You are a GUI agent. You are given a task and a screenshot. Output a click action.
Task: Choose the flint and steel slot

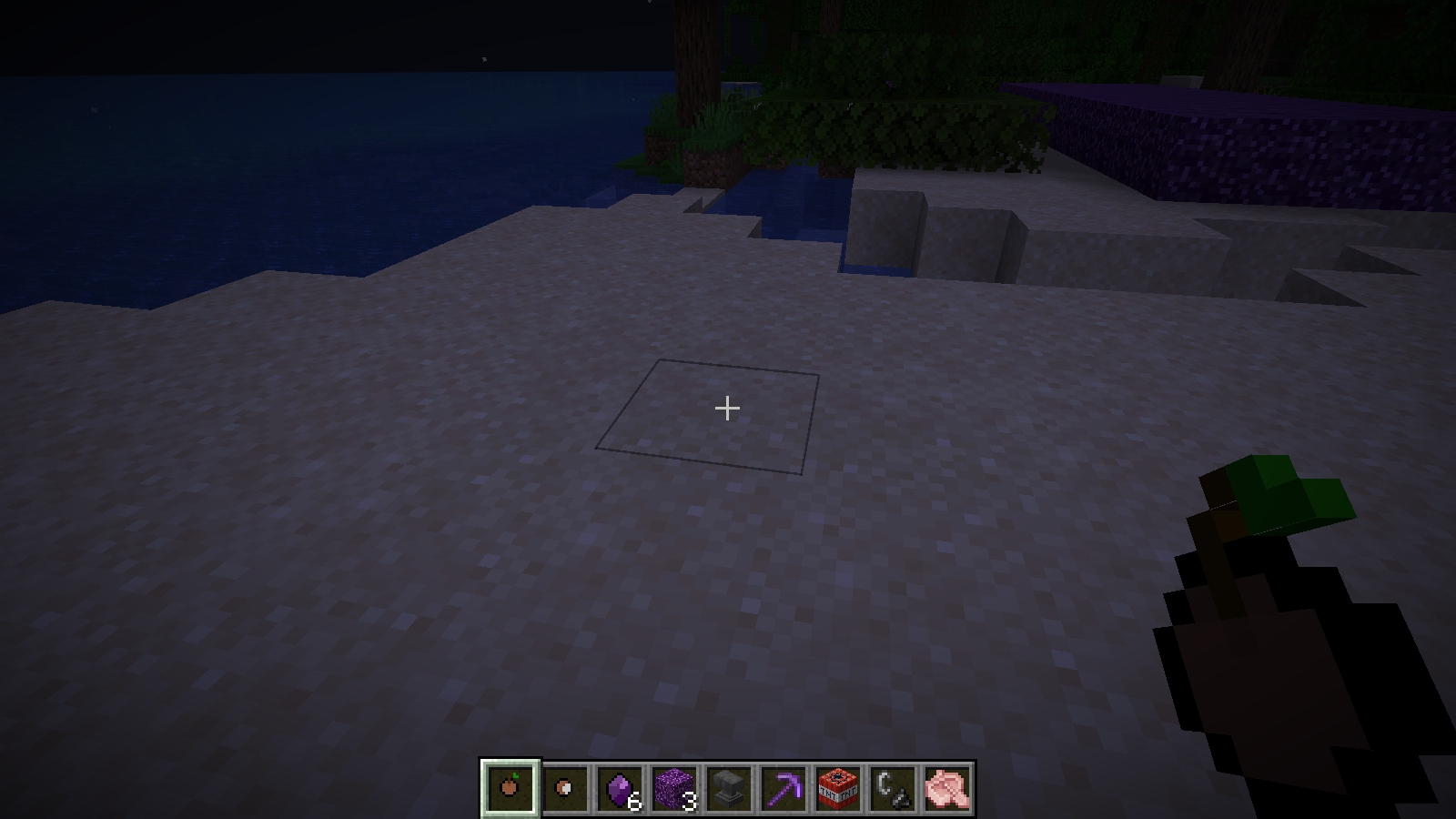point(893,787)
